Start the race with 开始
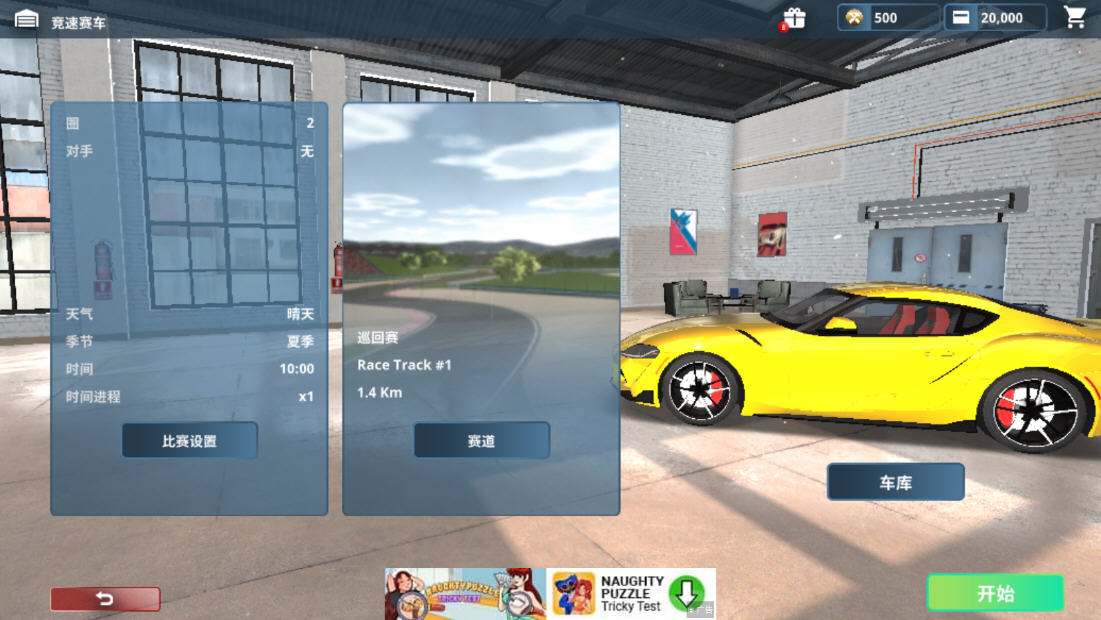This screenshot has height=620, width=1101. coord(995,593)
